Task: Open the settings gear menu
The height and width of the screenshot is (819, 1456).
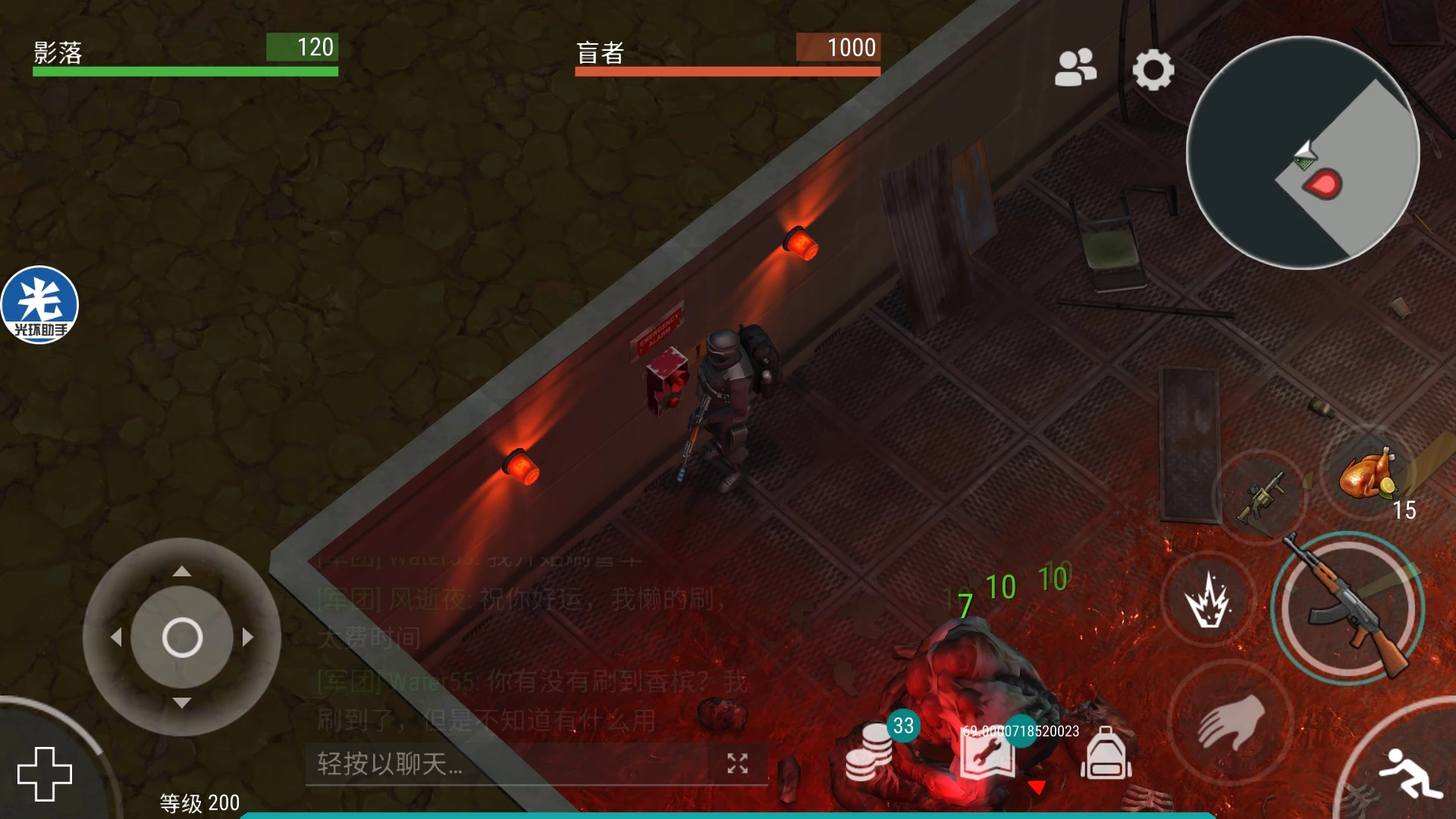Action: [x=1153, y=70]
